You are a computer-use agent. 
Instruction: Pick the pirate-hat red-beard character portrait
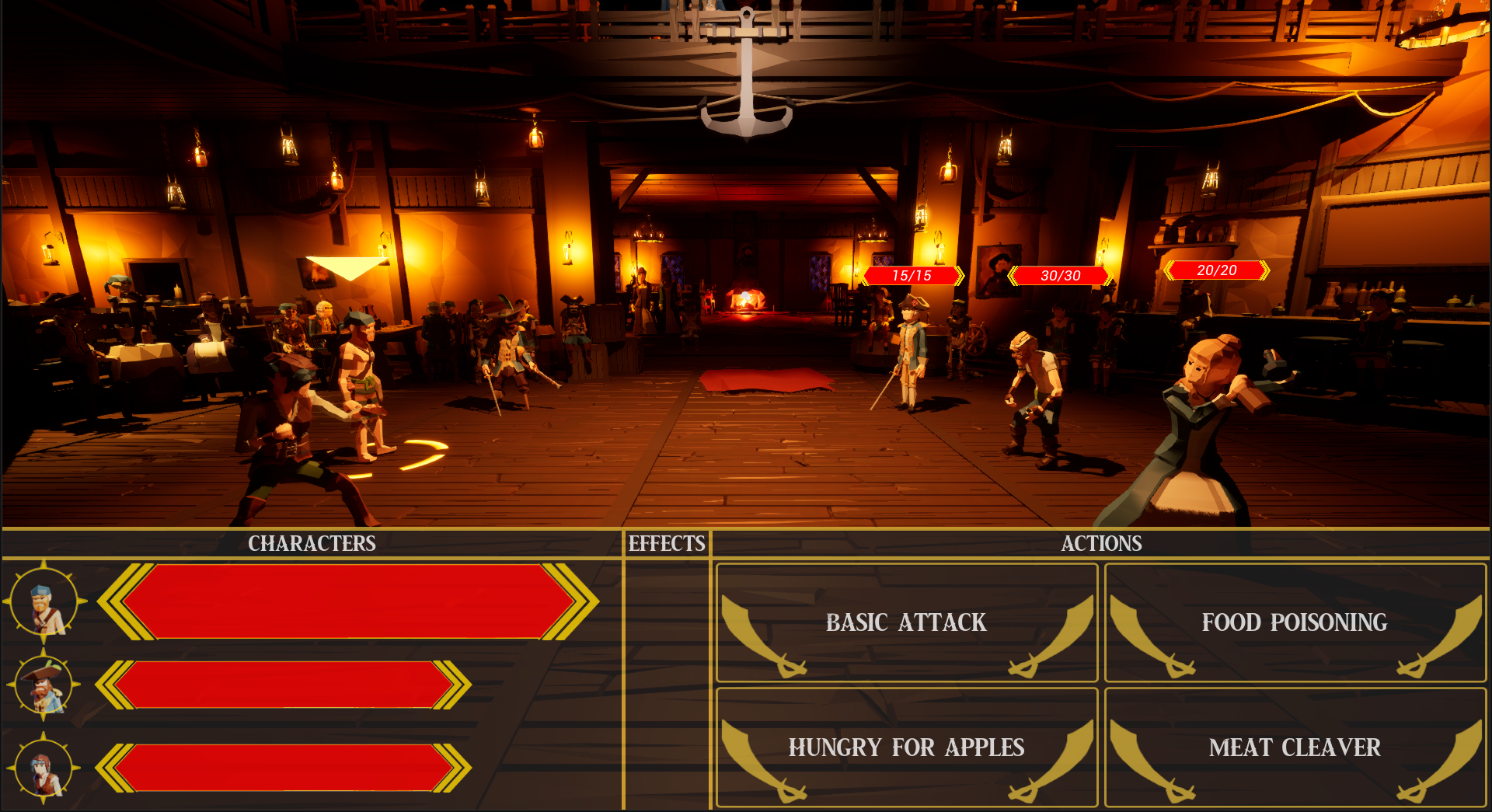pyautogui.click(x=44, y=685)
